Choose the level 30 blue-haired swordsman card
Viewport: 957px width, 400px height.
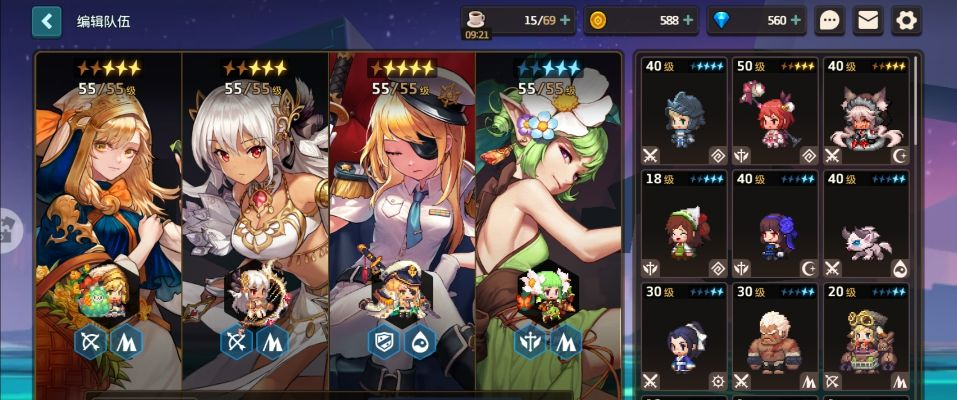(x=684, y=337)
